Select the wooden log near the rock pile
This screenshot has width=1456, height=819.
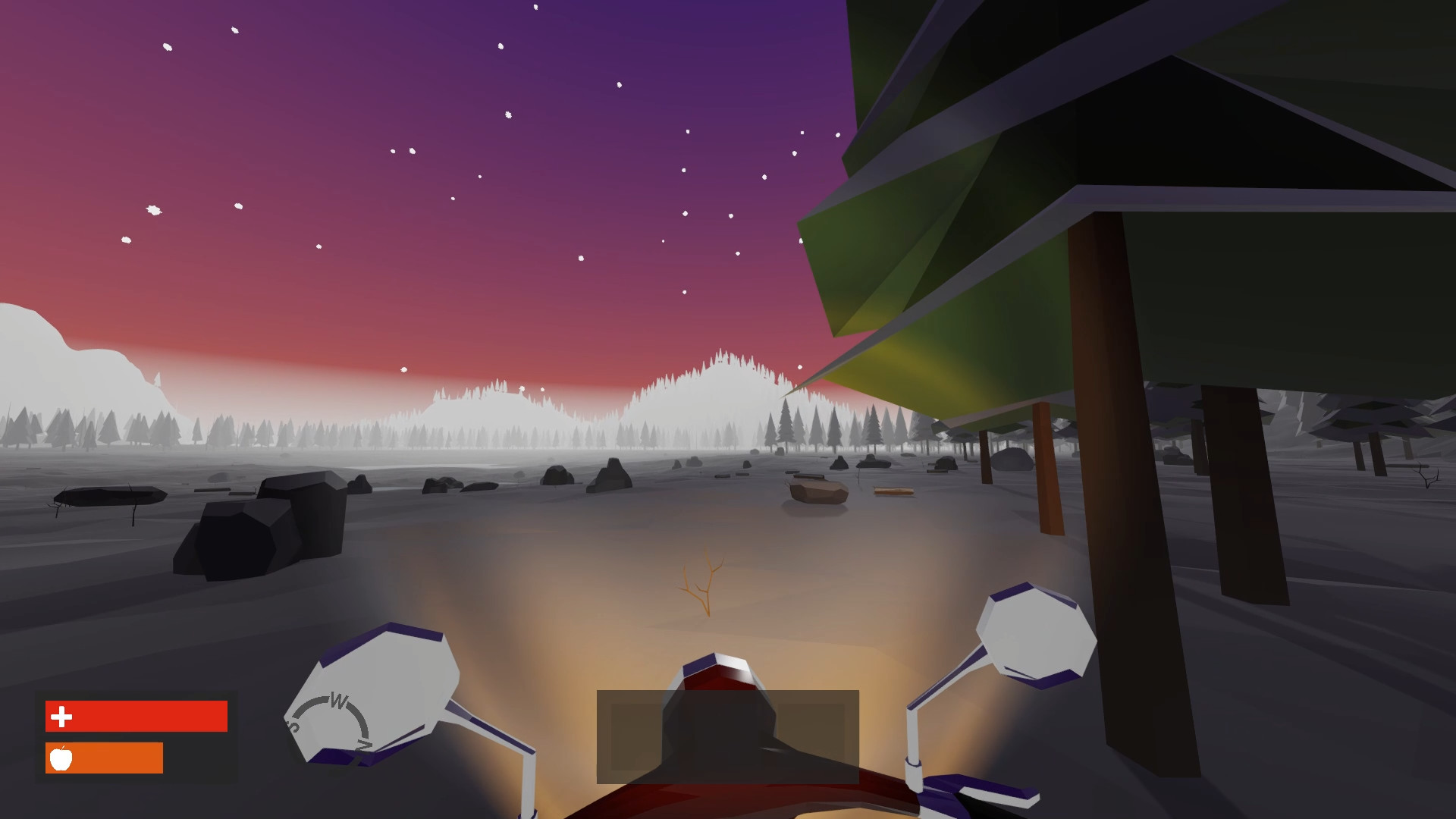click(895, 491)
